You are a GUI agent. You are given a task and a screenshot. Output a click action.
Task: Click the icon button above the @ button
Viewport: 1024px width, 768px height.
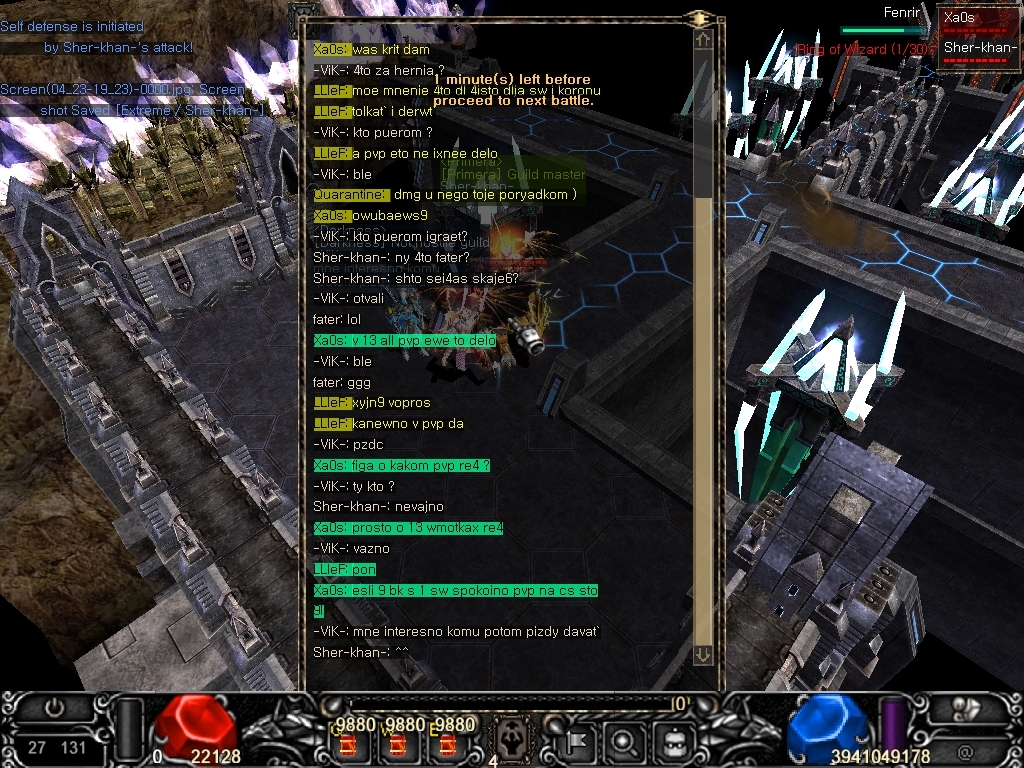[965, 713]
